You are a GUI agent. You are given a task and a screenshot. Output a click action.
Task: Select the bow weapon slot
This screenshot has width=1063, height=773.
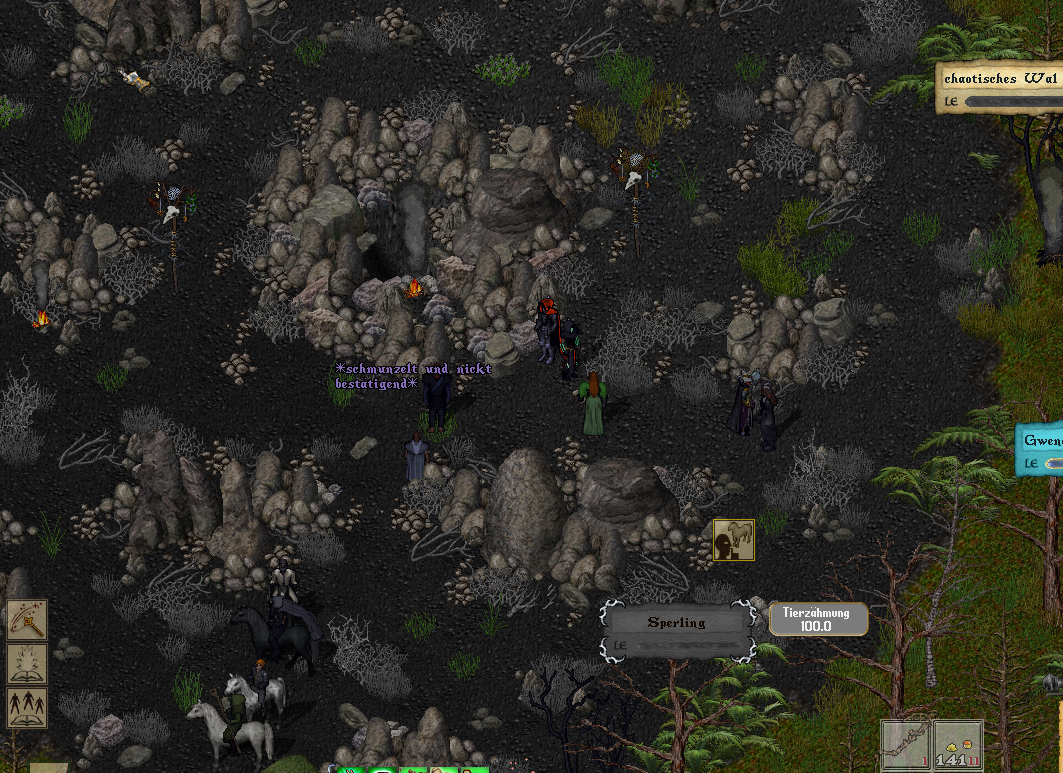click(906, 746)
